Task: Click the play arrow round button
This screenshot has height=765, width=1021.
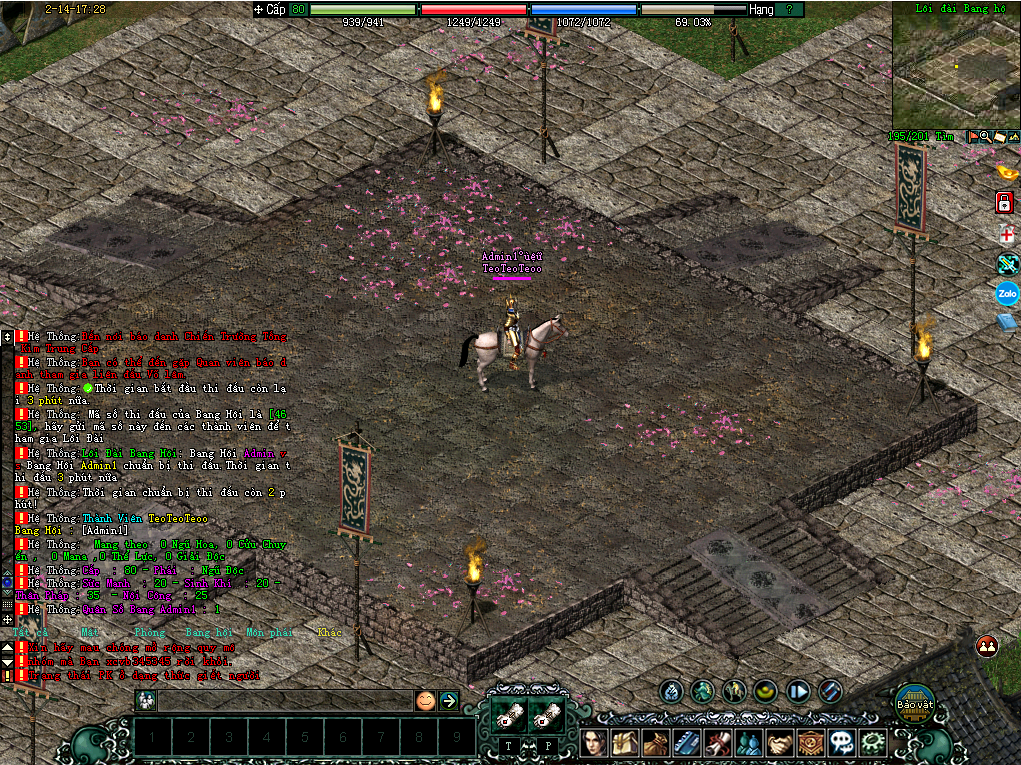Action: point(798,691)
